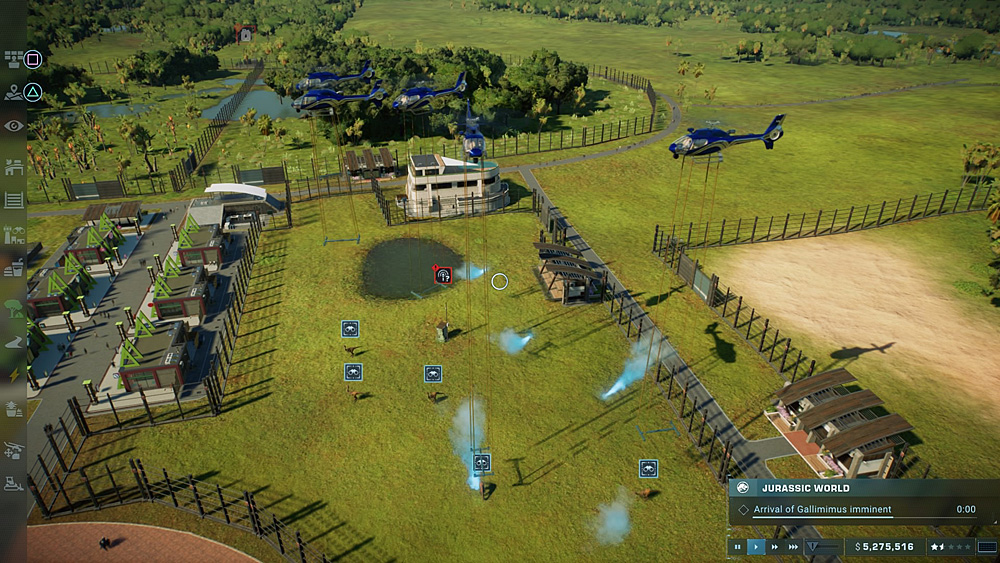Select the bulldozer demolish tool
This screenshot has width=1000, height=563.
click(x=13, y=485)
